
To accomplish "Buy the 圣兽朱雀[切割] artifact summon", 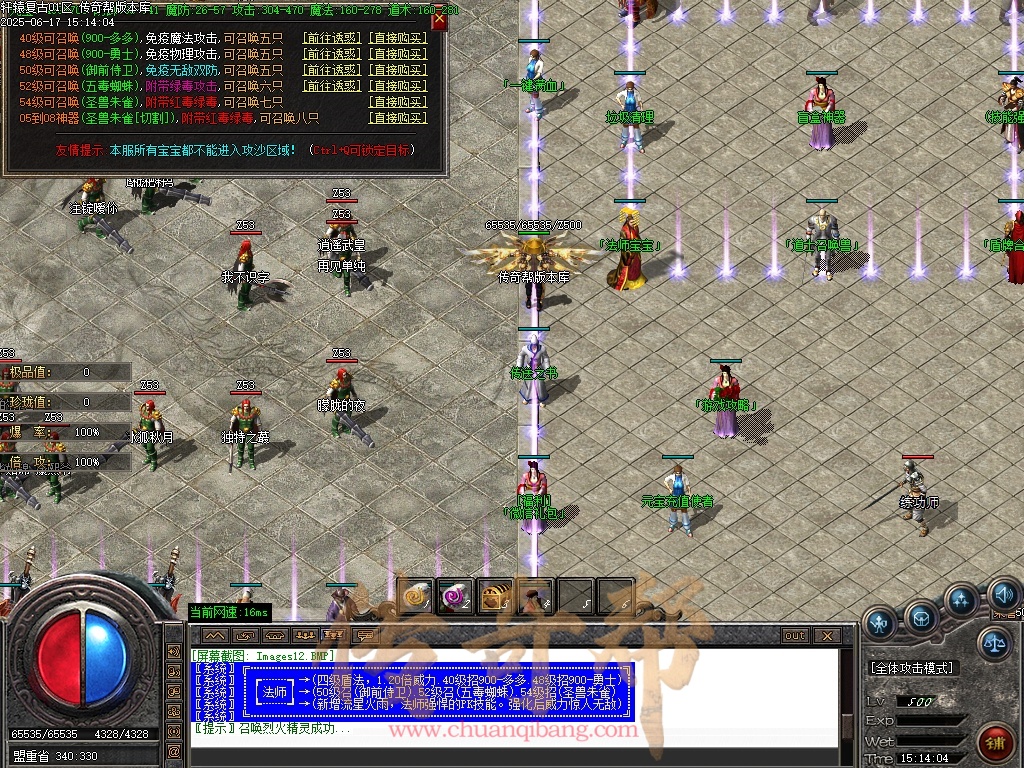I will click(x=397, y=118).
